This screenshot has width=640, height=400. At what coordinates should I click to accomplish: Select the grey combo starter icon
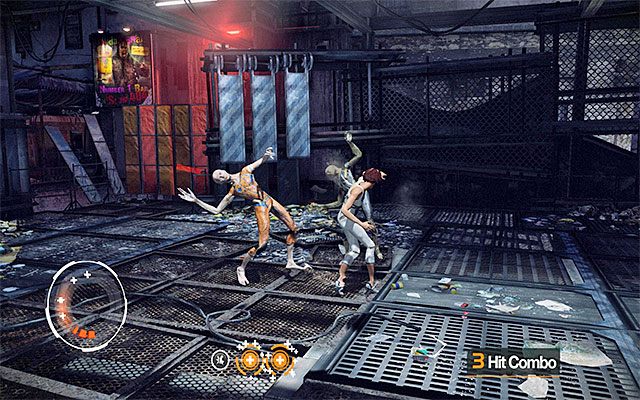pos(218,358)
